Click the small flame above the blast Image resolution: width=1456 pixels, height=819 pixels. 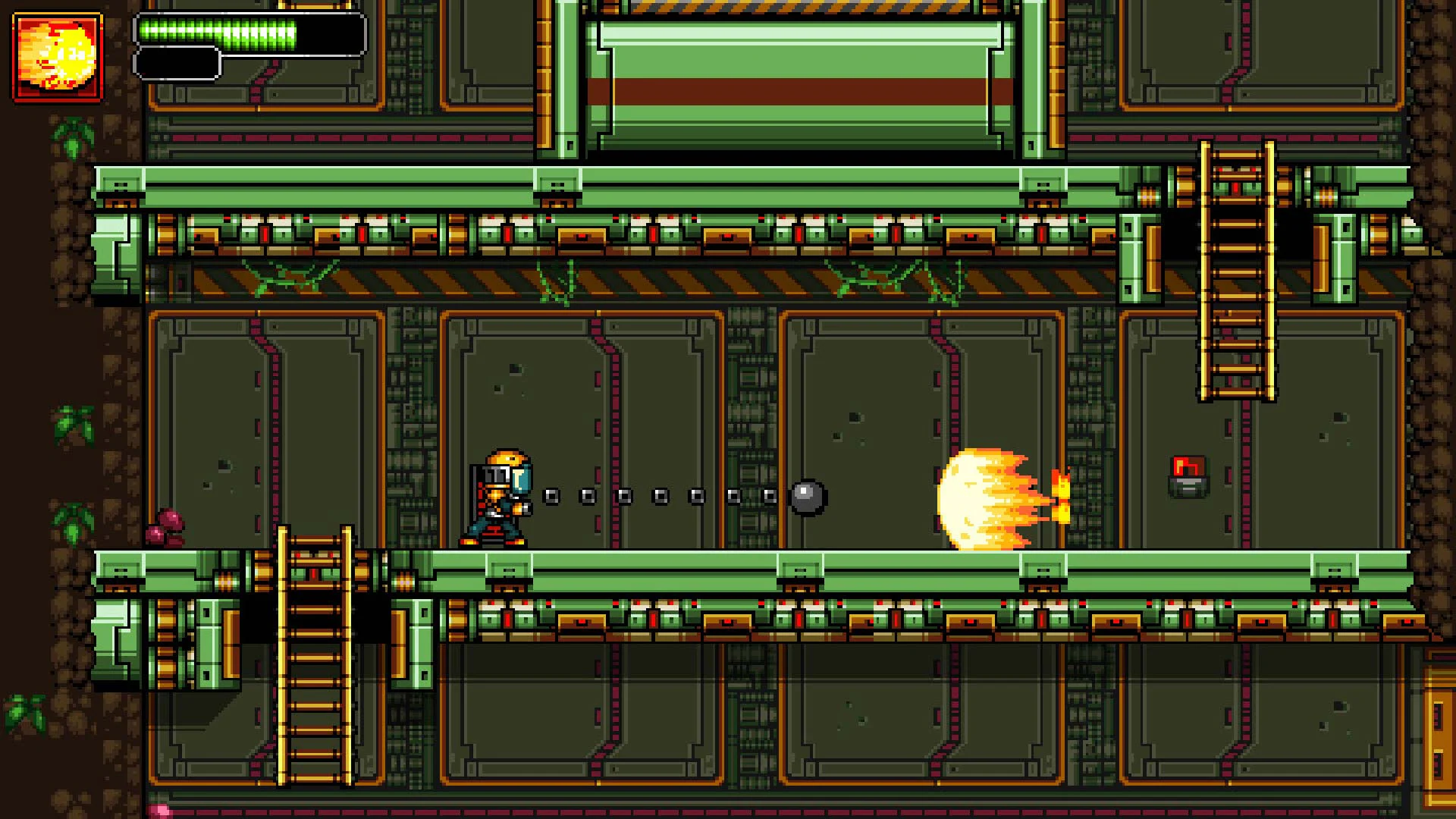[x=1062, y=478]
